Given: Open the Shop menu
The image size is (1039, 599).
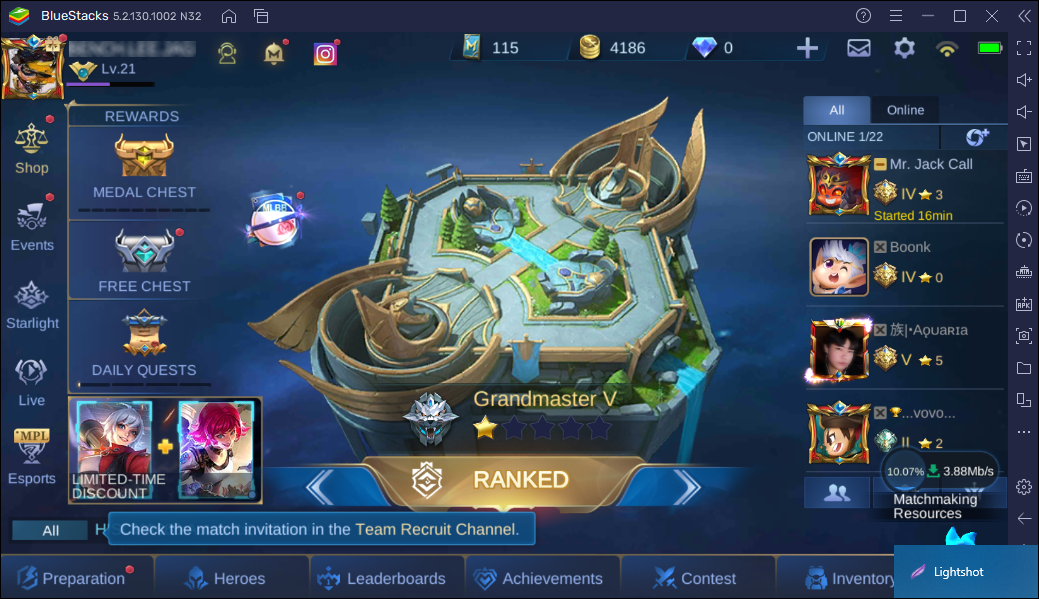Looking at the screenshot, I should point(32,148).
